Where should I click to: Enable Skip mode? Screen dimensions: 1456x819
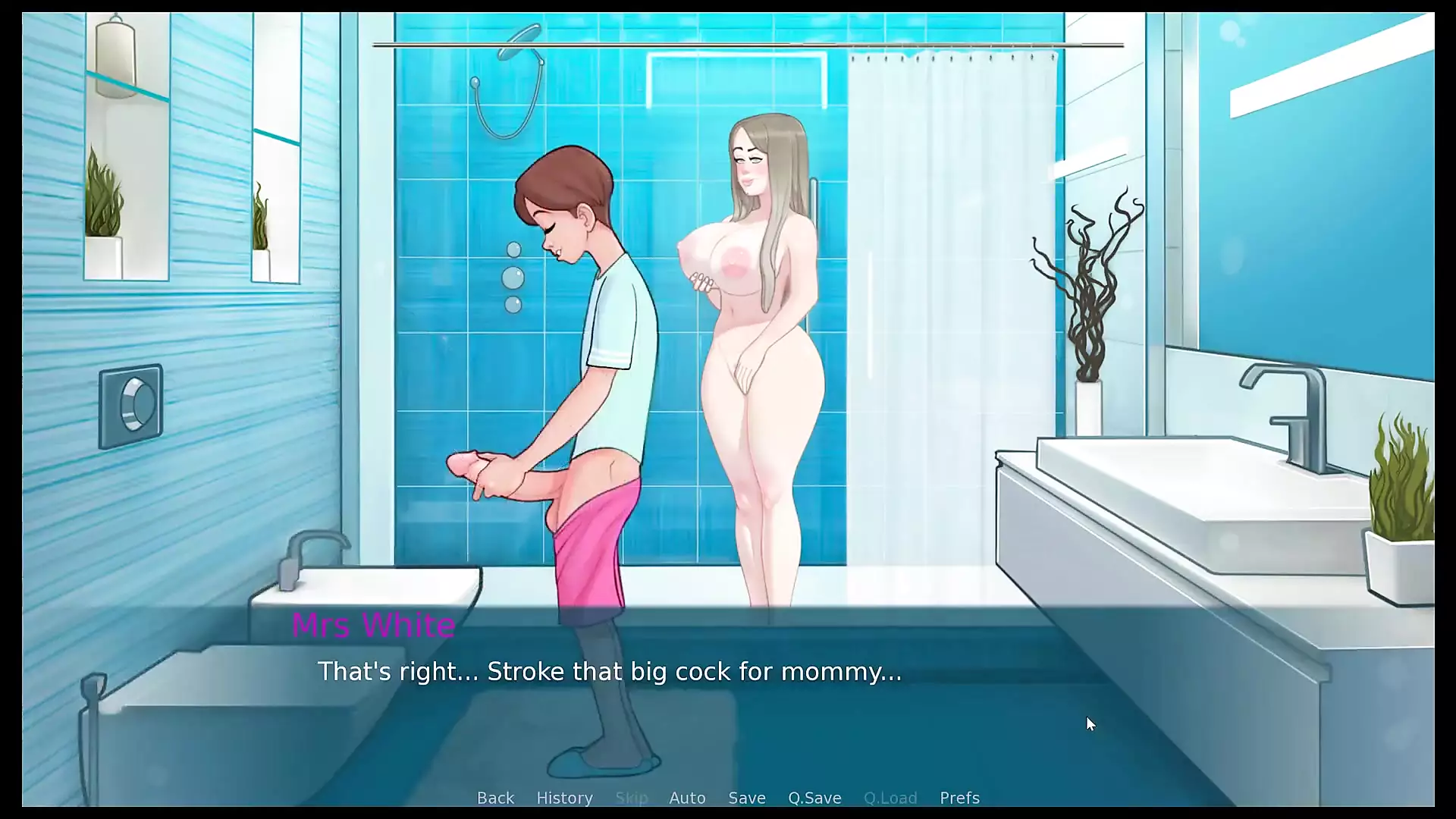pos(632,798)
